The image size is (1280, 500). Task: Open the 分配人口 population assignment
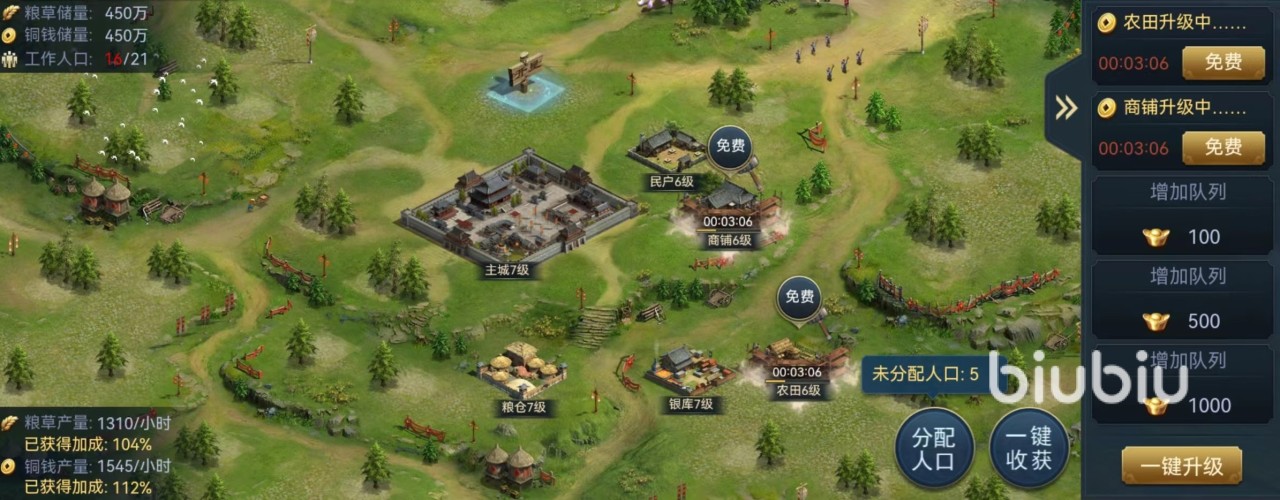coord(934,450)
